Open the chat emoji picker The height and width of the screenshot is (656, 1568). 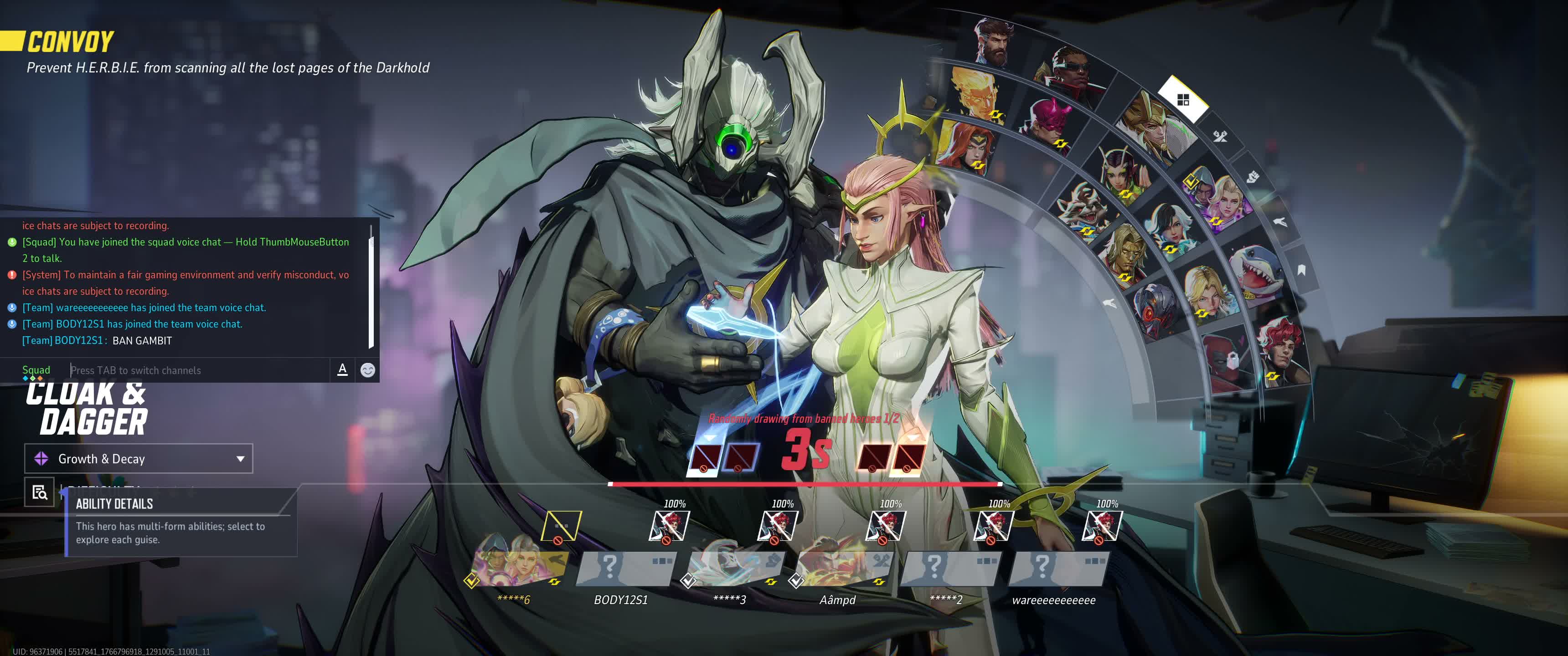tap(368, 370)
